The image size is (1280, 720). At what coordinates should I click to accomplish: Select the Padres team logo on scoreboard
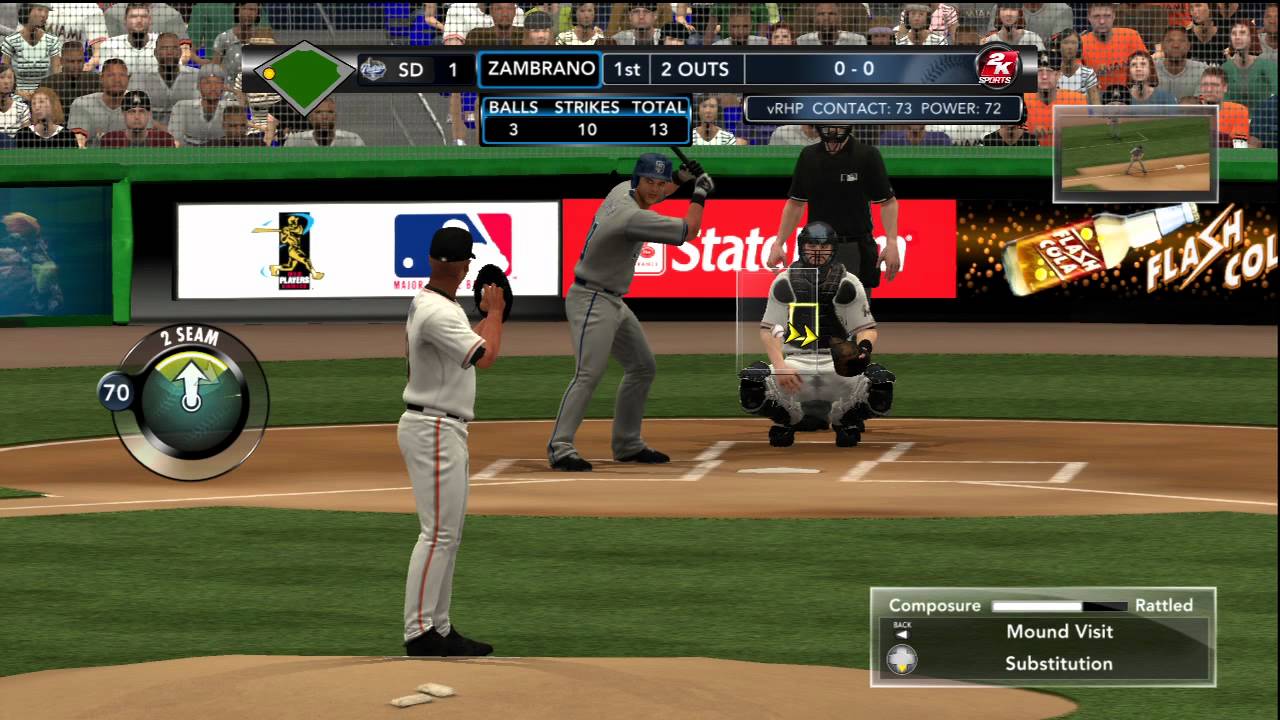click(375, 69)
